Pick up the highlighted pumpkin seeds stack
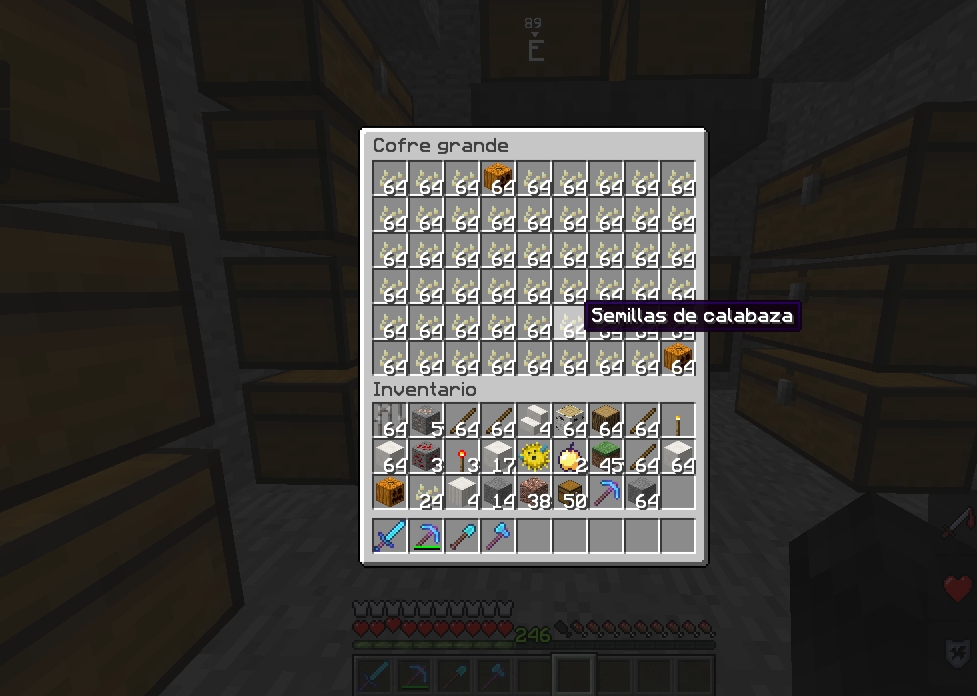The width and height of the screenshot is (977, 696). coord(570,323)
